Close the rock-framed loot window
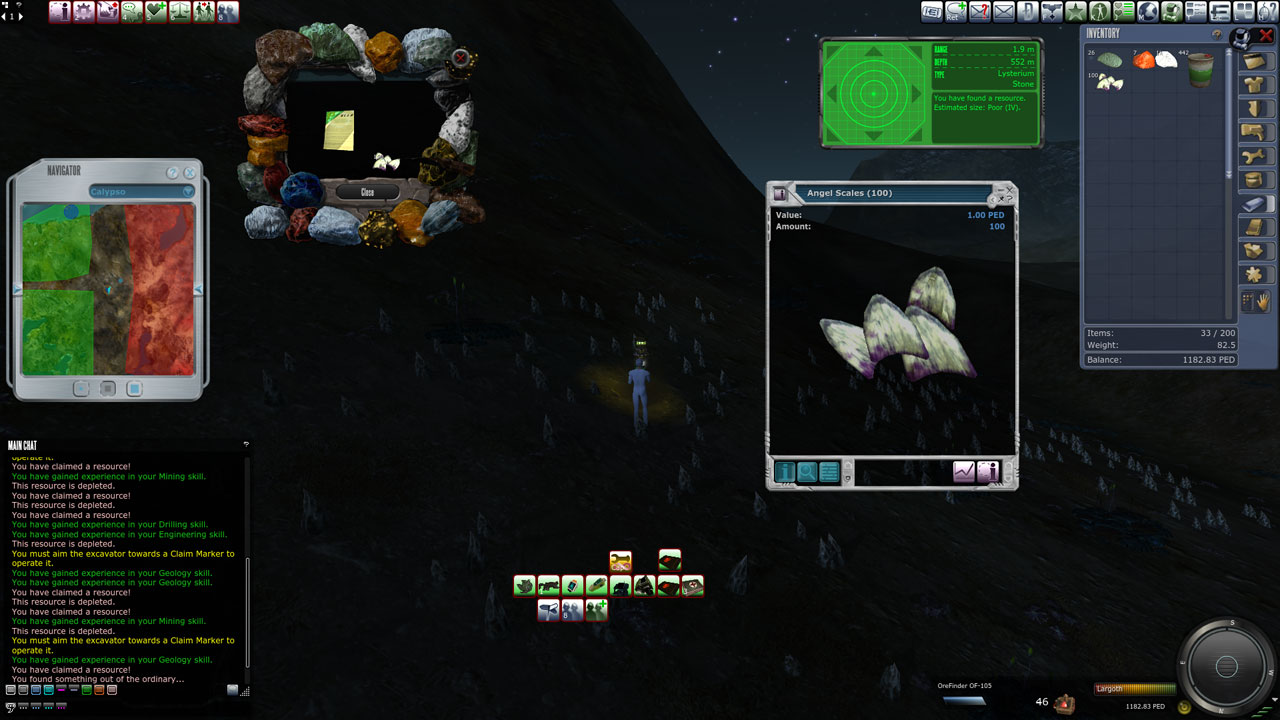Viewport: 1280px width, 720px height. [367, 192]
